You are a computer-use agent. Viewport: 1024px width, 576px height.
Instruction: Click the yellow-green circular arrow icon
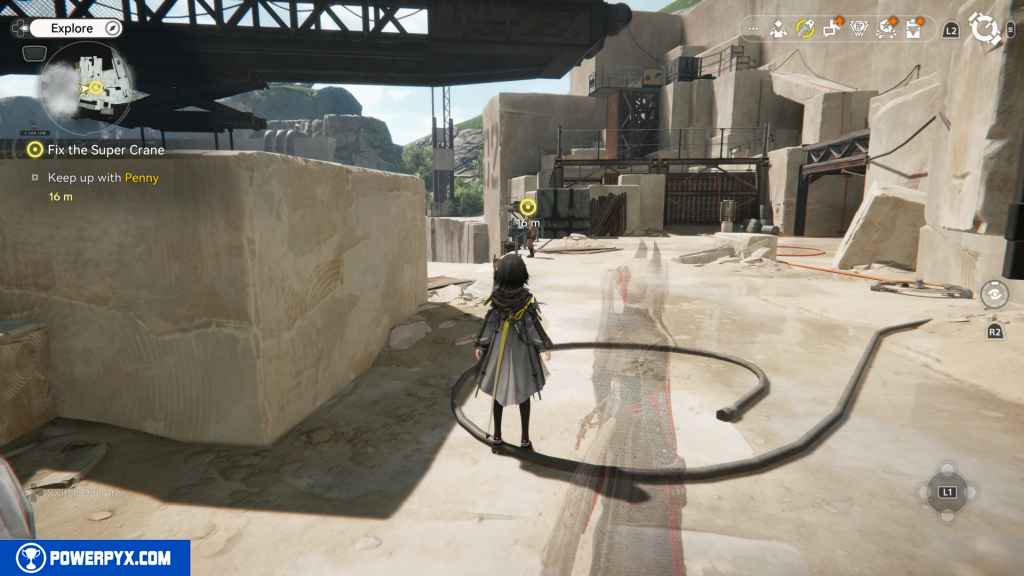click(804, 29)
